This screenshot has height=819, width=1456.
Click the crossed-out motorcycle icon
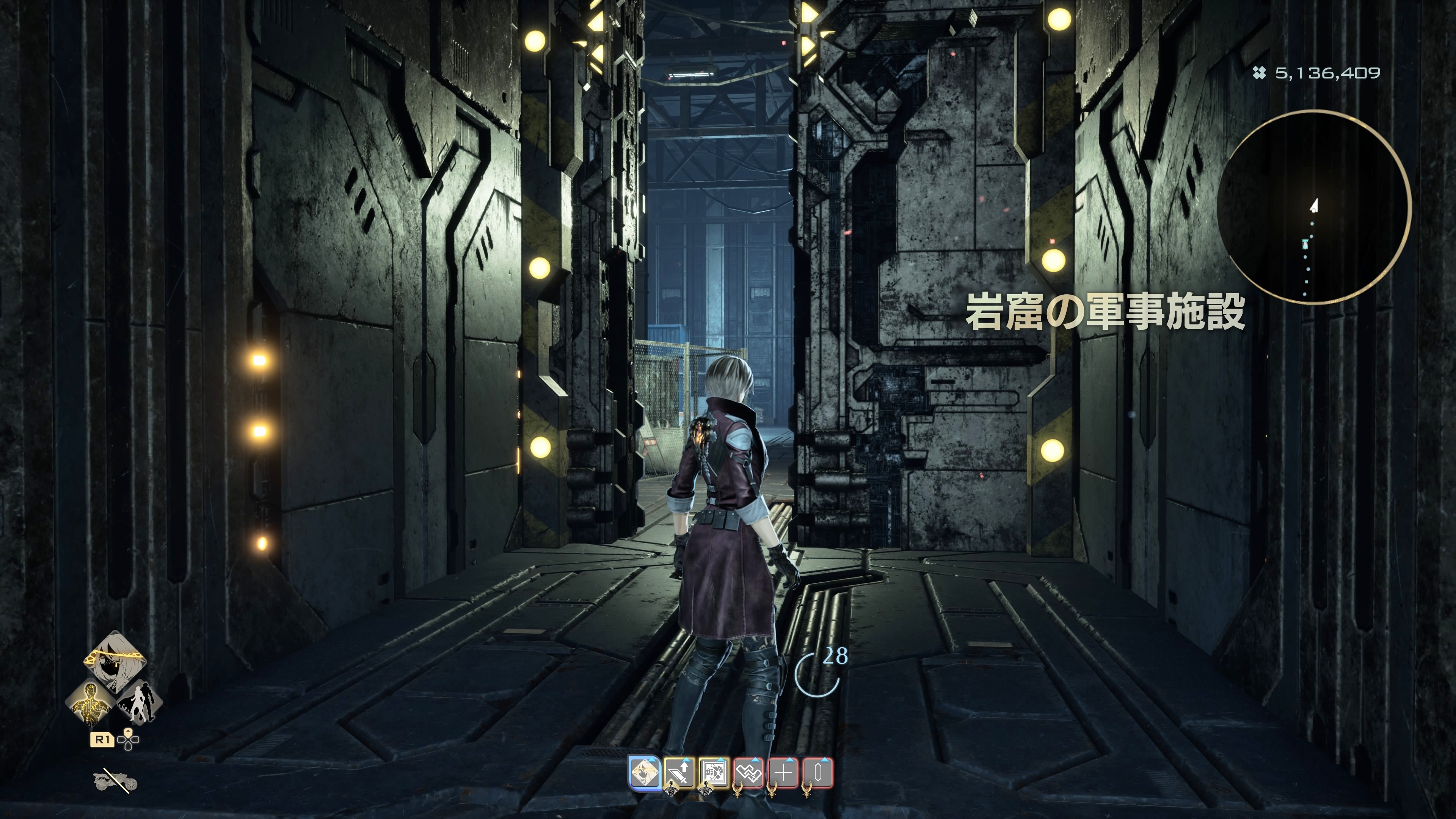point(115,781)
